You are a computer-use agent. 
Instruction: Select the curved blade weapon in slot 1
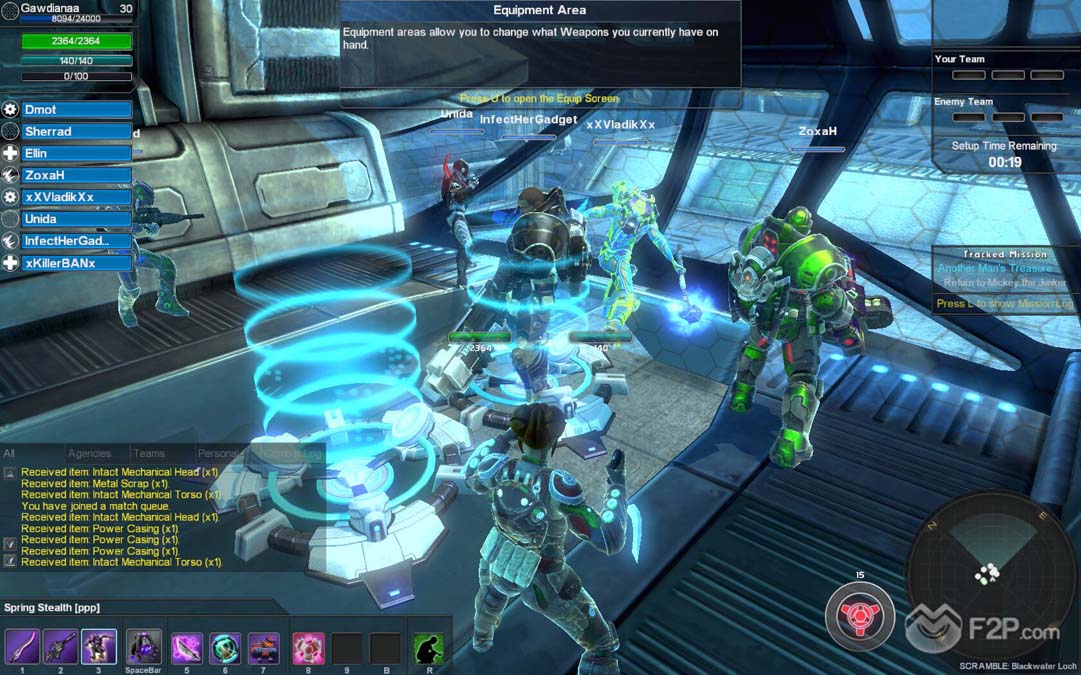point(22,647)
